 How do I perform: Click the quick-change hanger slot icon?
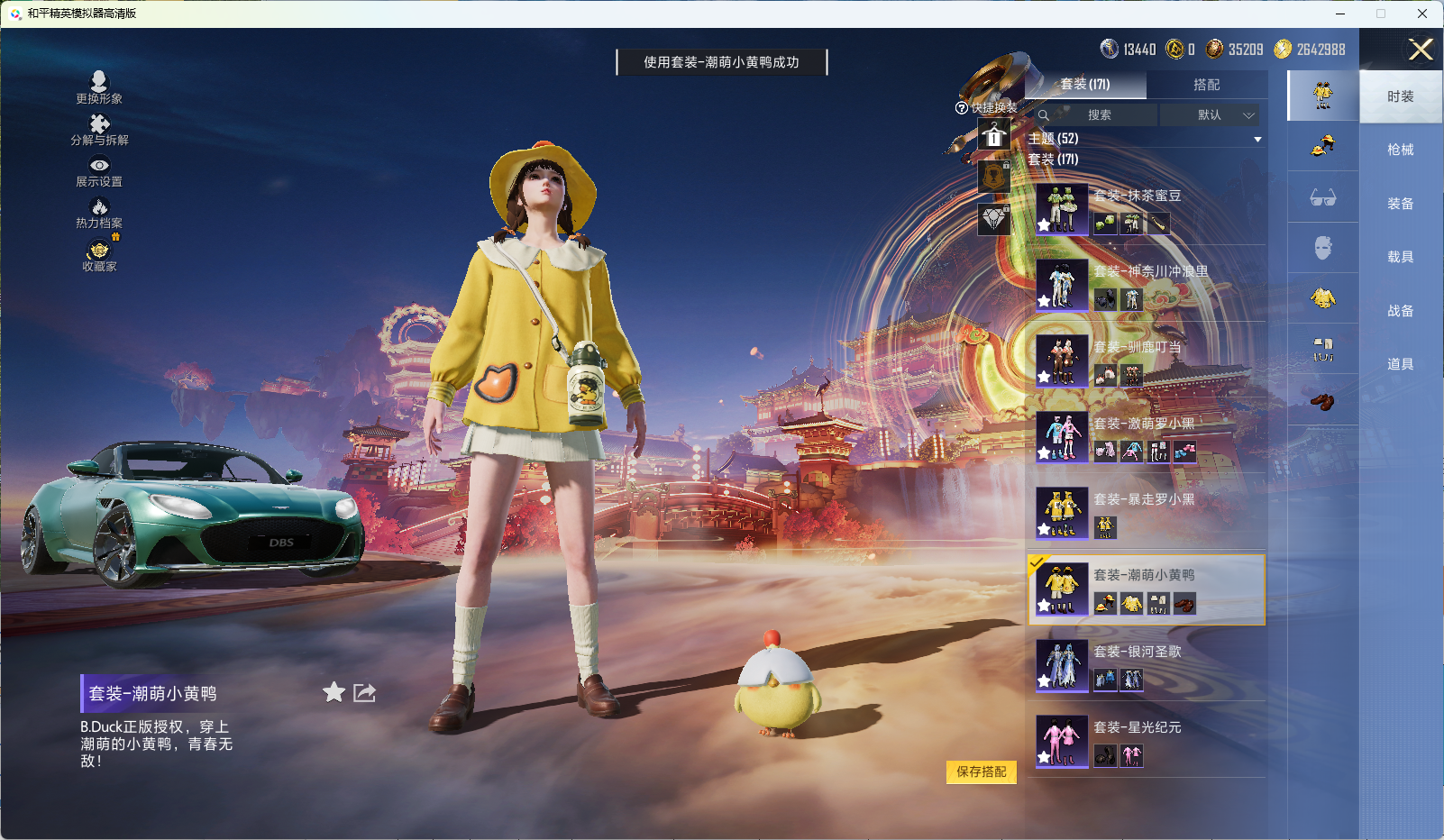[994, 137]
